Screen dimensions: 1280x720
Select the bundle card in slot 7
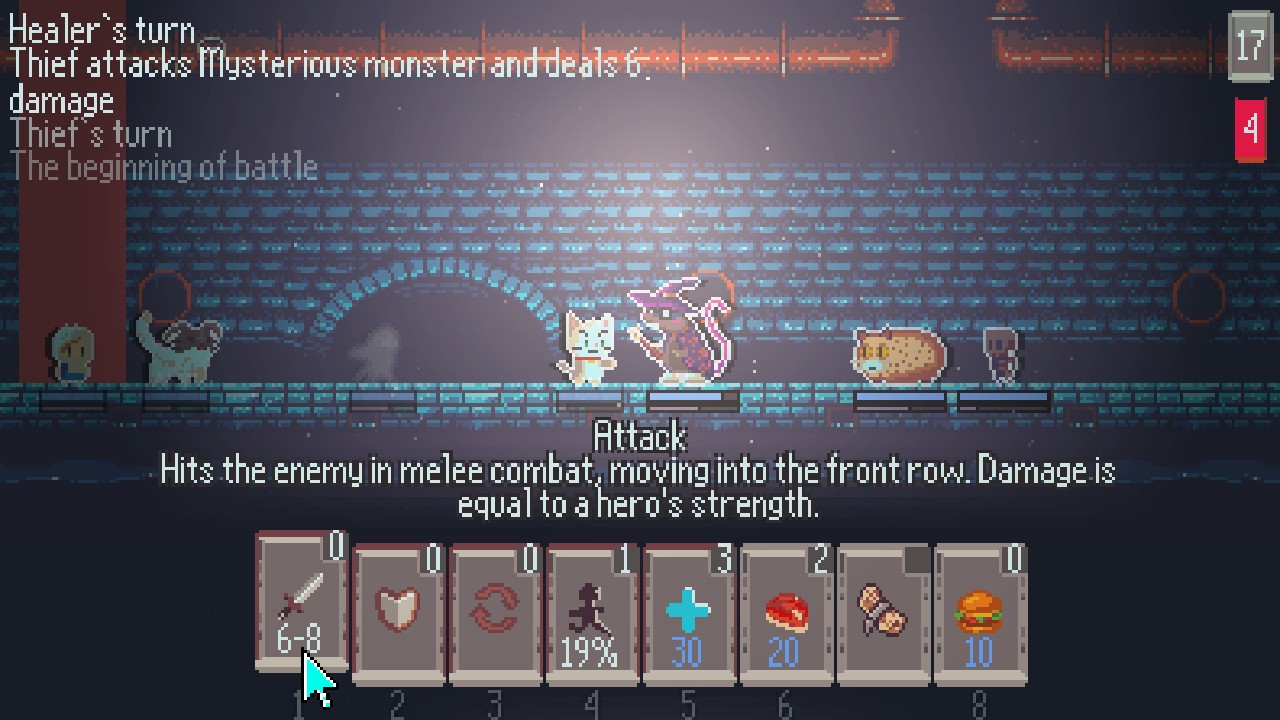pos(882,610)
